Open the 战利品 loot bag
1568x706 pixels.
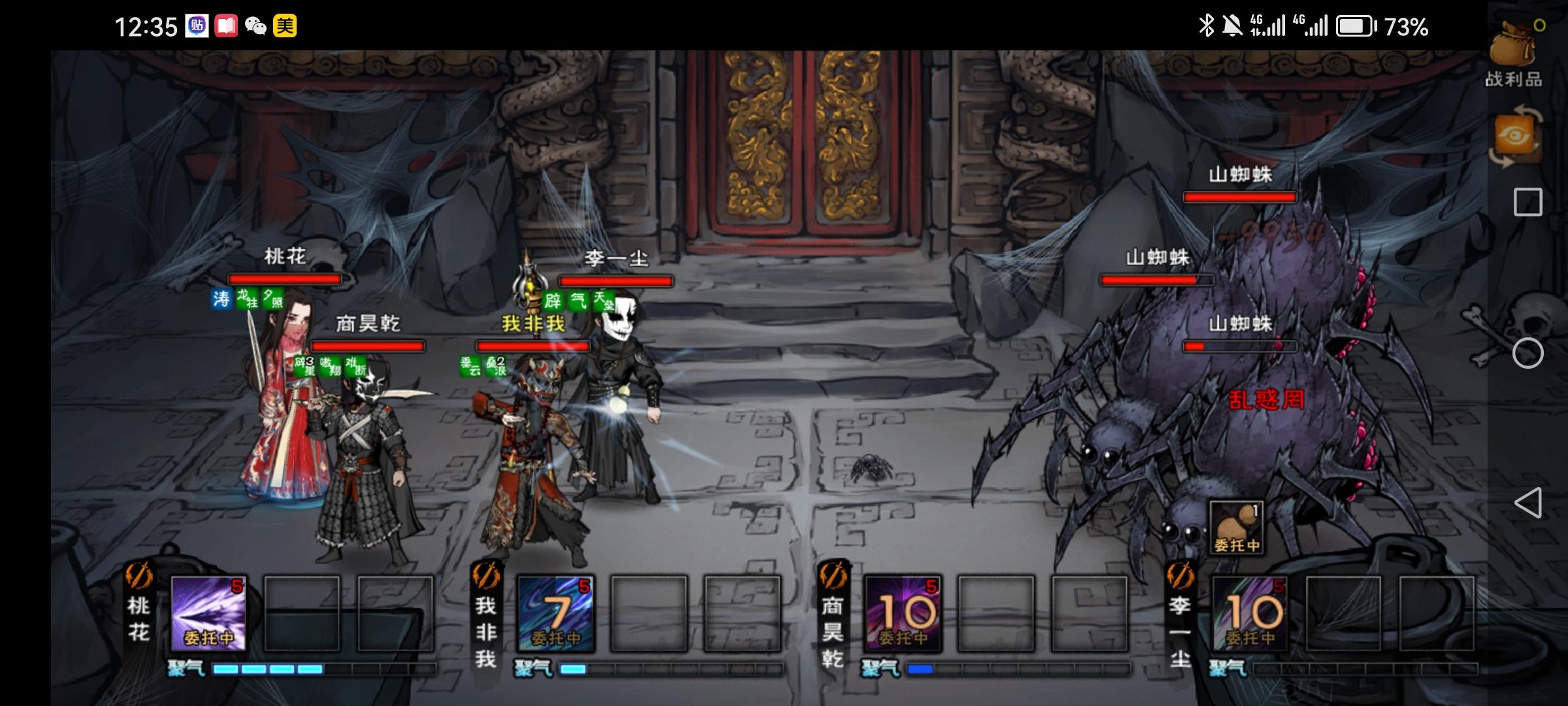(x=1514, y=54)
